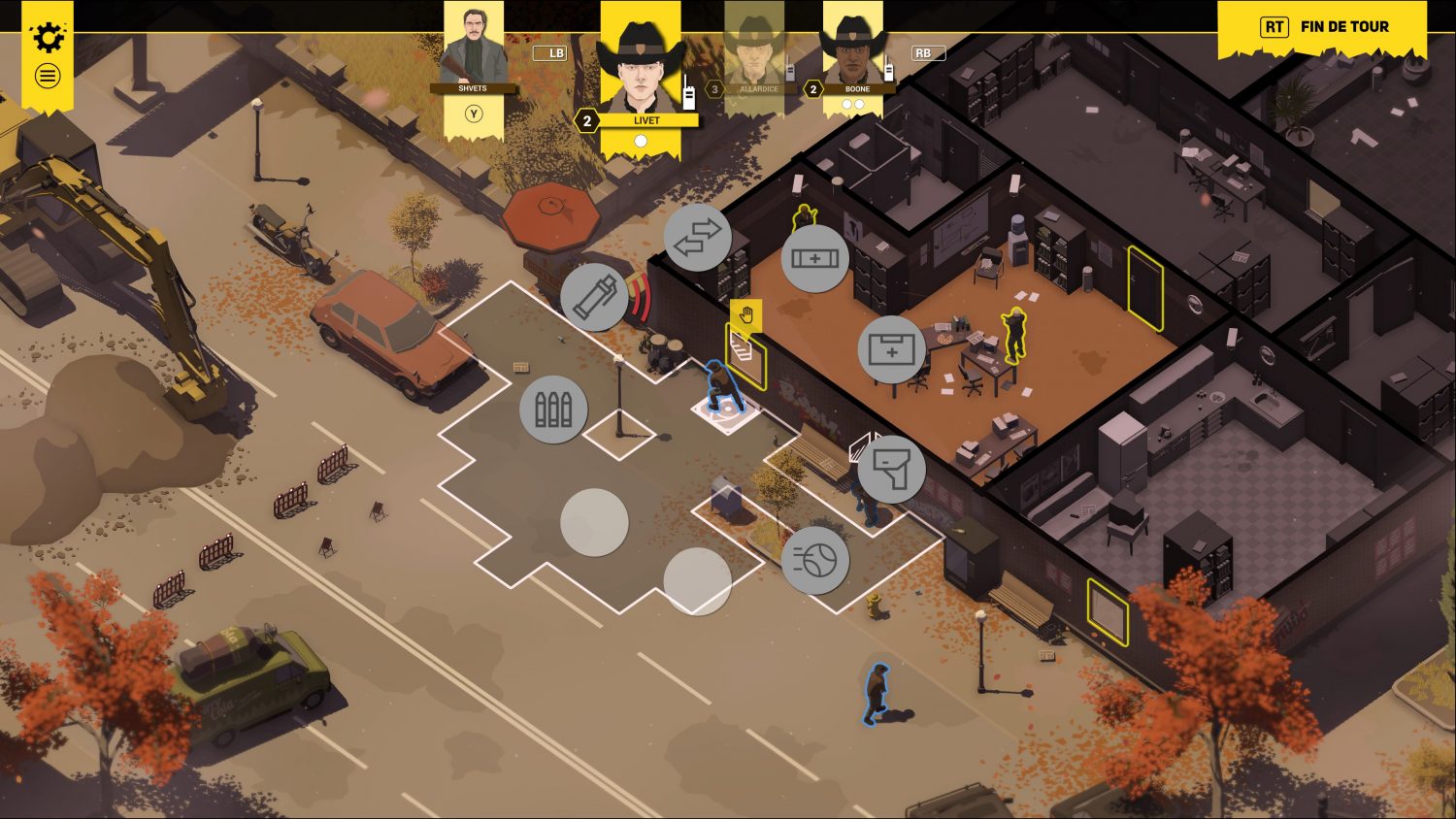Open the hamburger list menu
The width and height of the screenshot is (1456, 819).
coord(47,76)
